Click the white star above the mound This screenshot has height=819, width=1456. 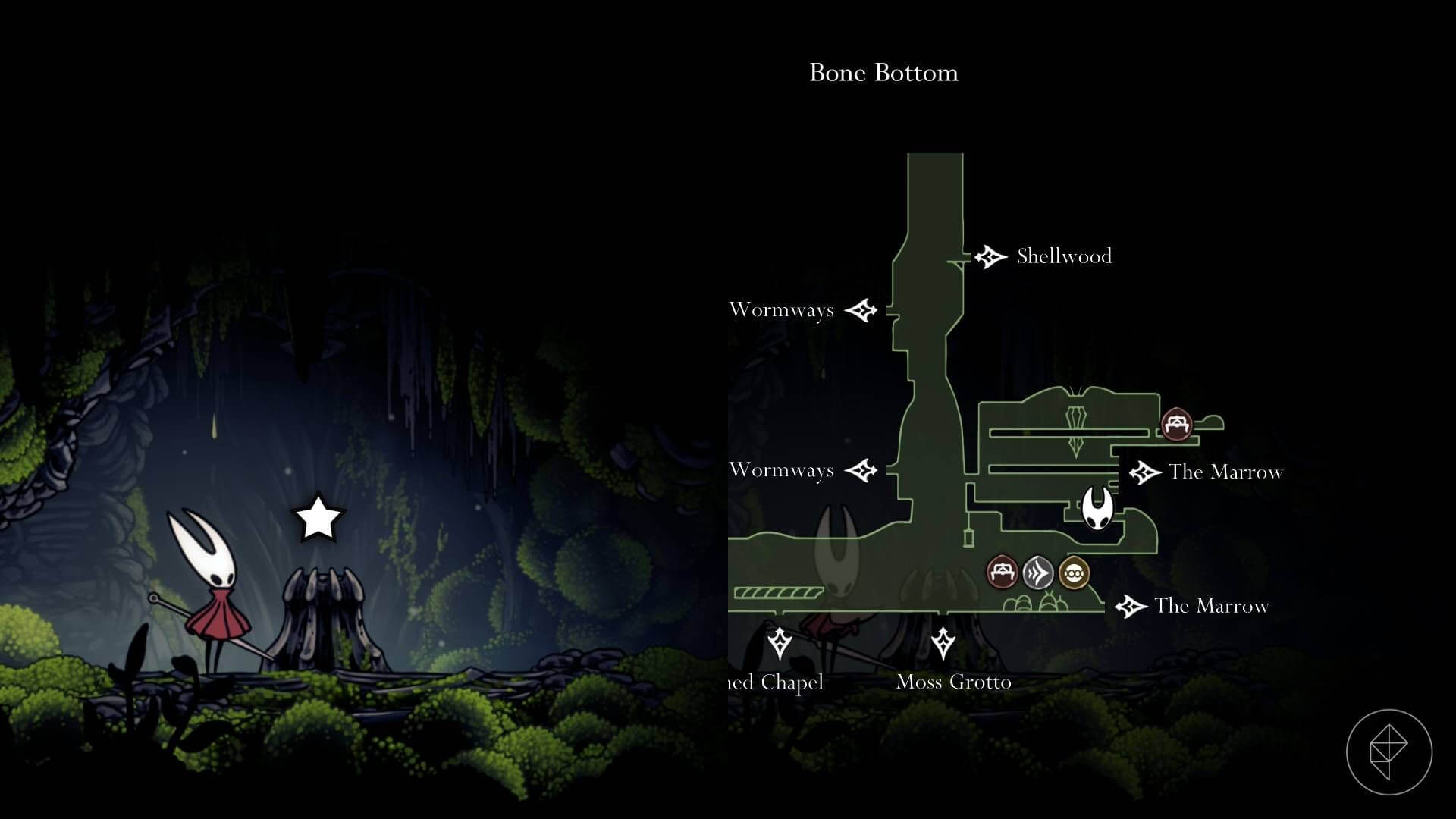[316, 517]
